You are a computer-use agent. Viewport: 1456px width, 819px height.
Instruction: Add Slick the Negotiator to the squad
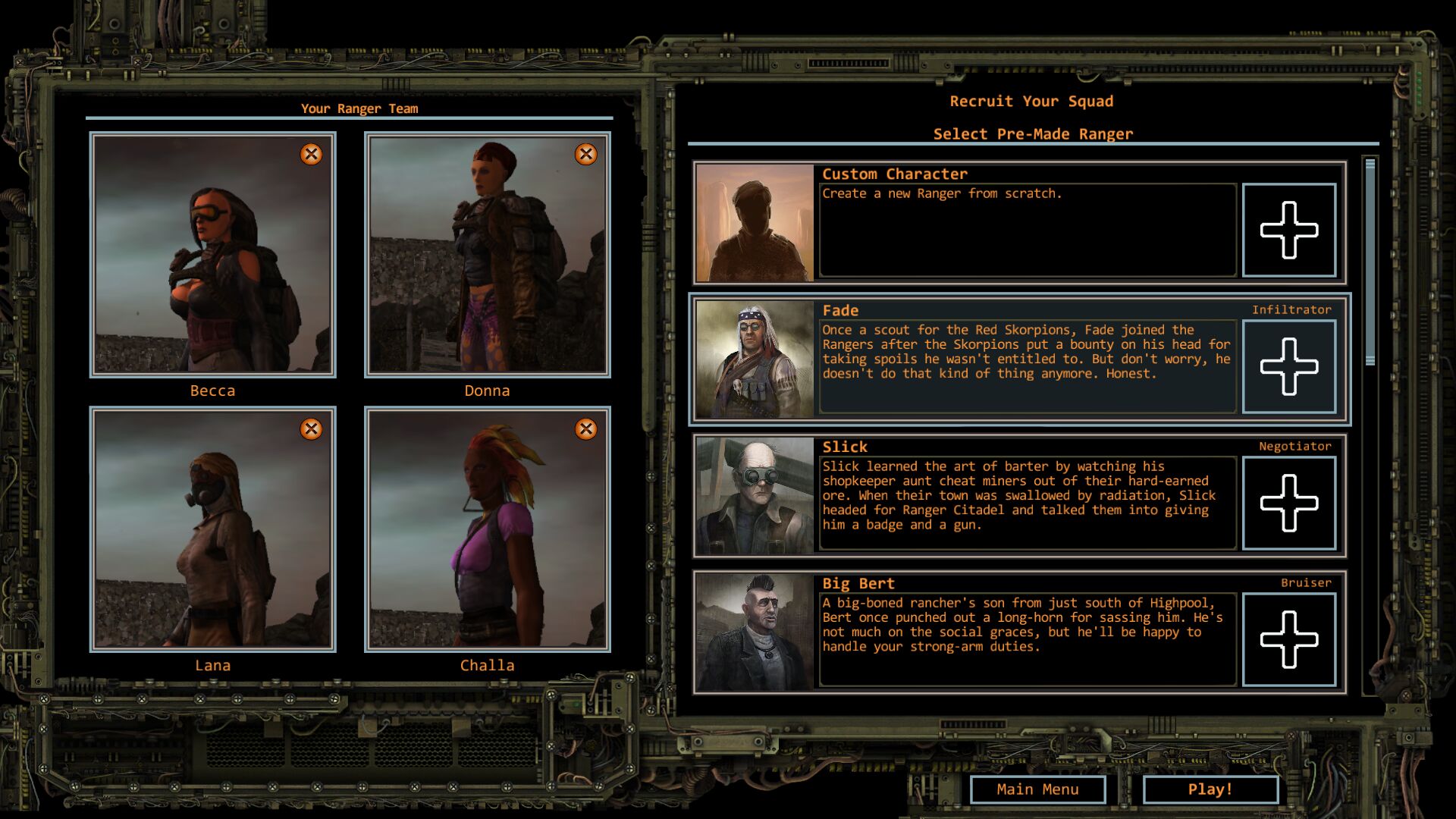1288,503
